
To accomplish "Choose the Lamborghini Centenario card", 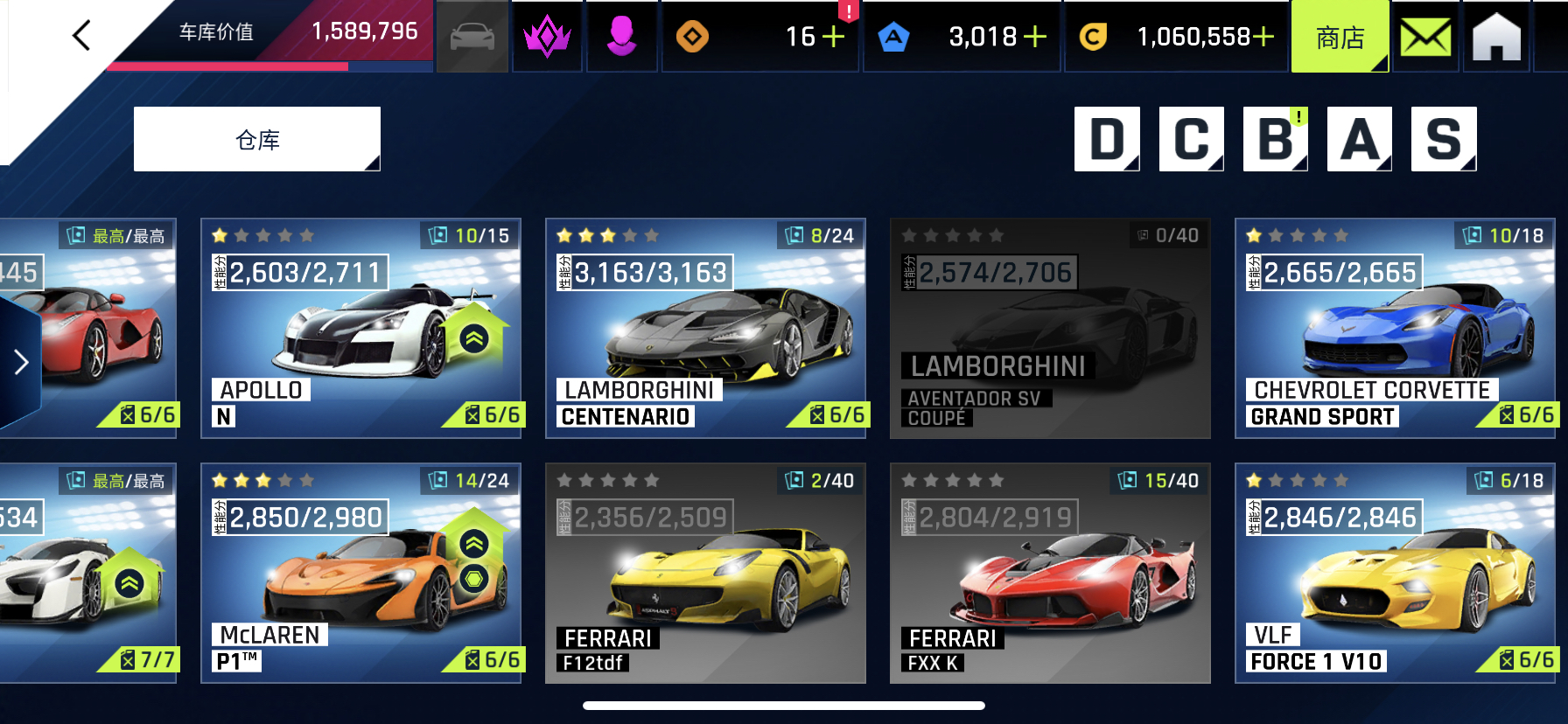I will pyautogui.click(x=705, y=328).
